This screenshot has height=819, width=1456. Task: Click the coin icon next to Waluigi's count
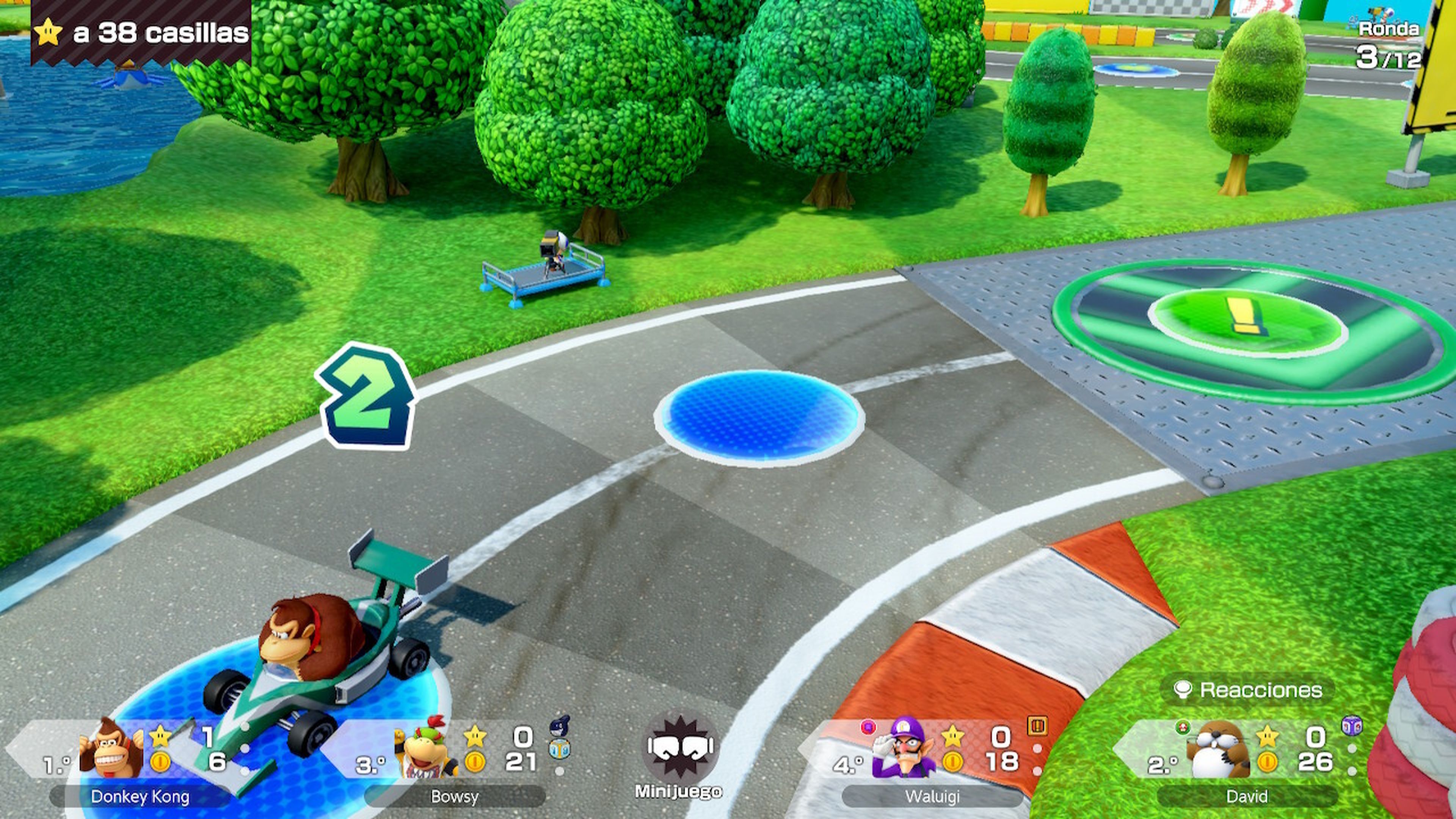pos(954,763)
